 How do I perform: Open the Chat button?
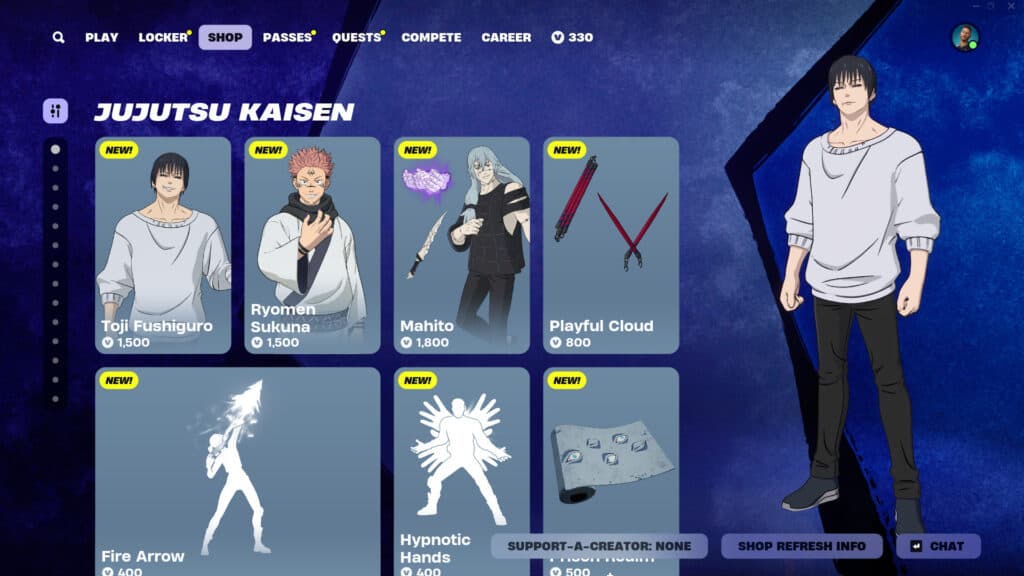[x=938, y=546]
